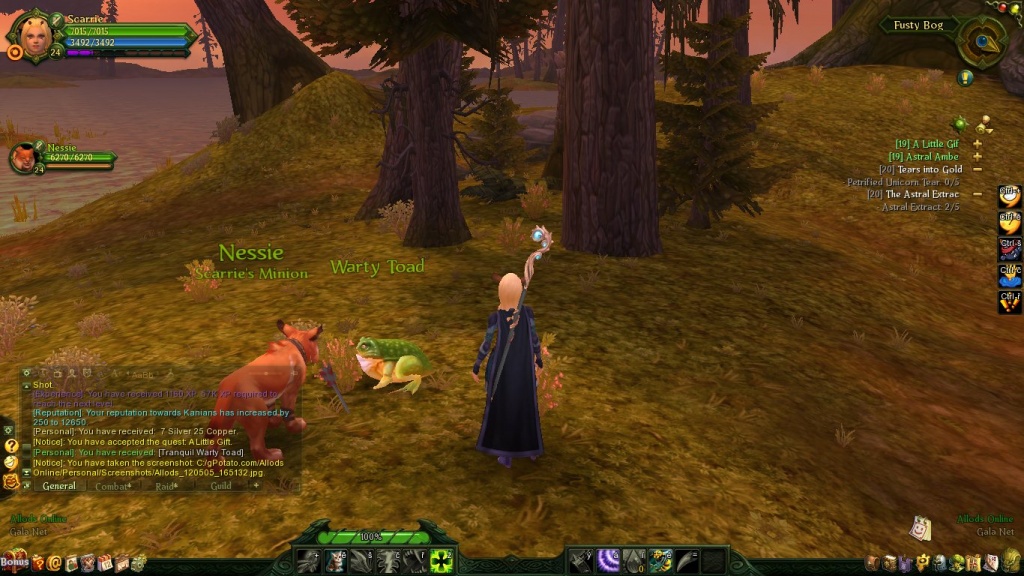Open the mail at-sign icon
Image resolution: width=1024 pixels, height=576 pixels.
click(55, 564)
